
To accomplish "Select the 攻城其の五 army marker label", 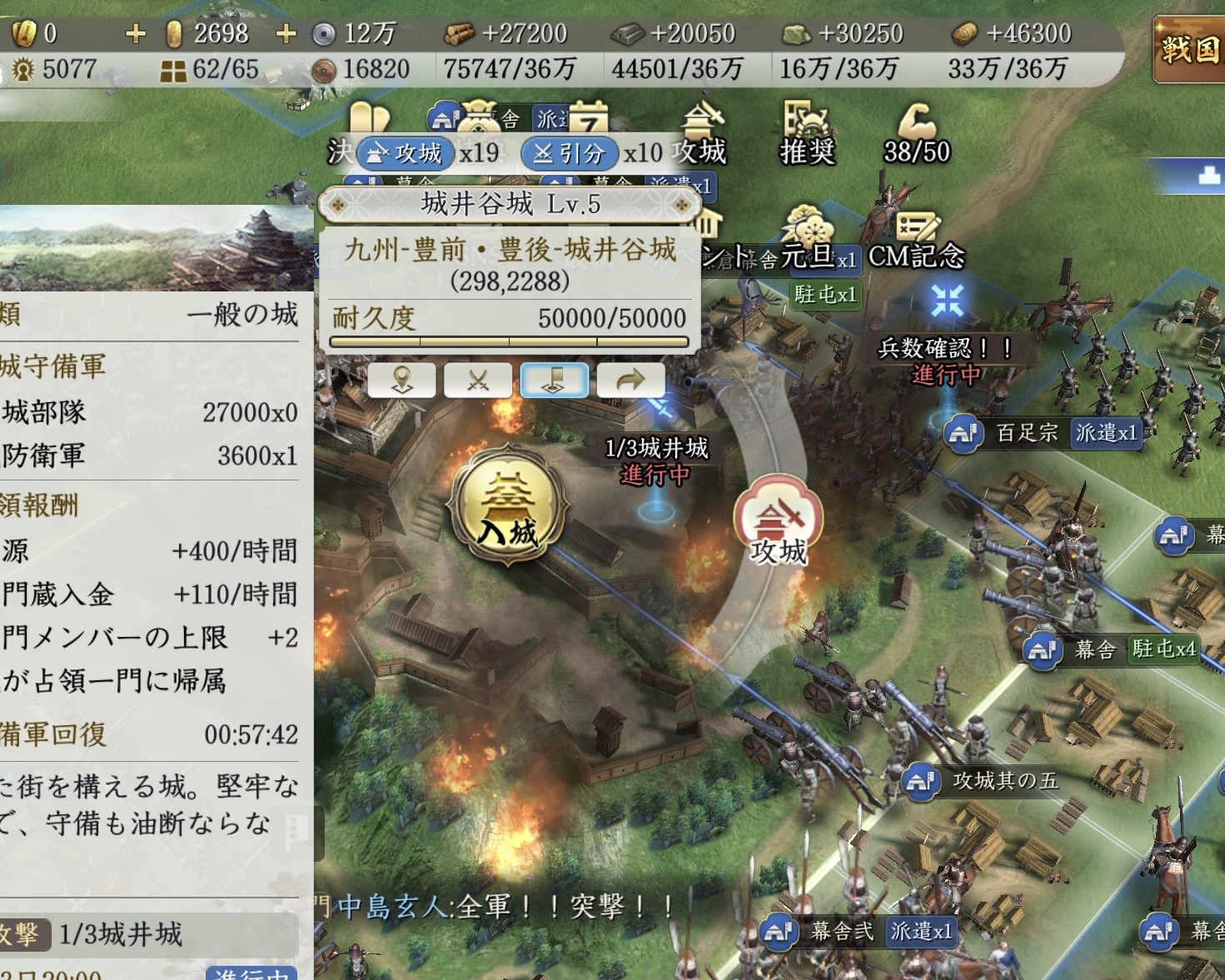I will coord(1003,781).
